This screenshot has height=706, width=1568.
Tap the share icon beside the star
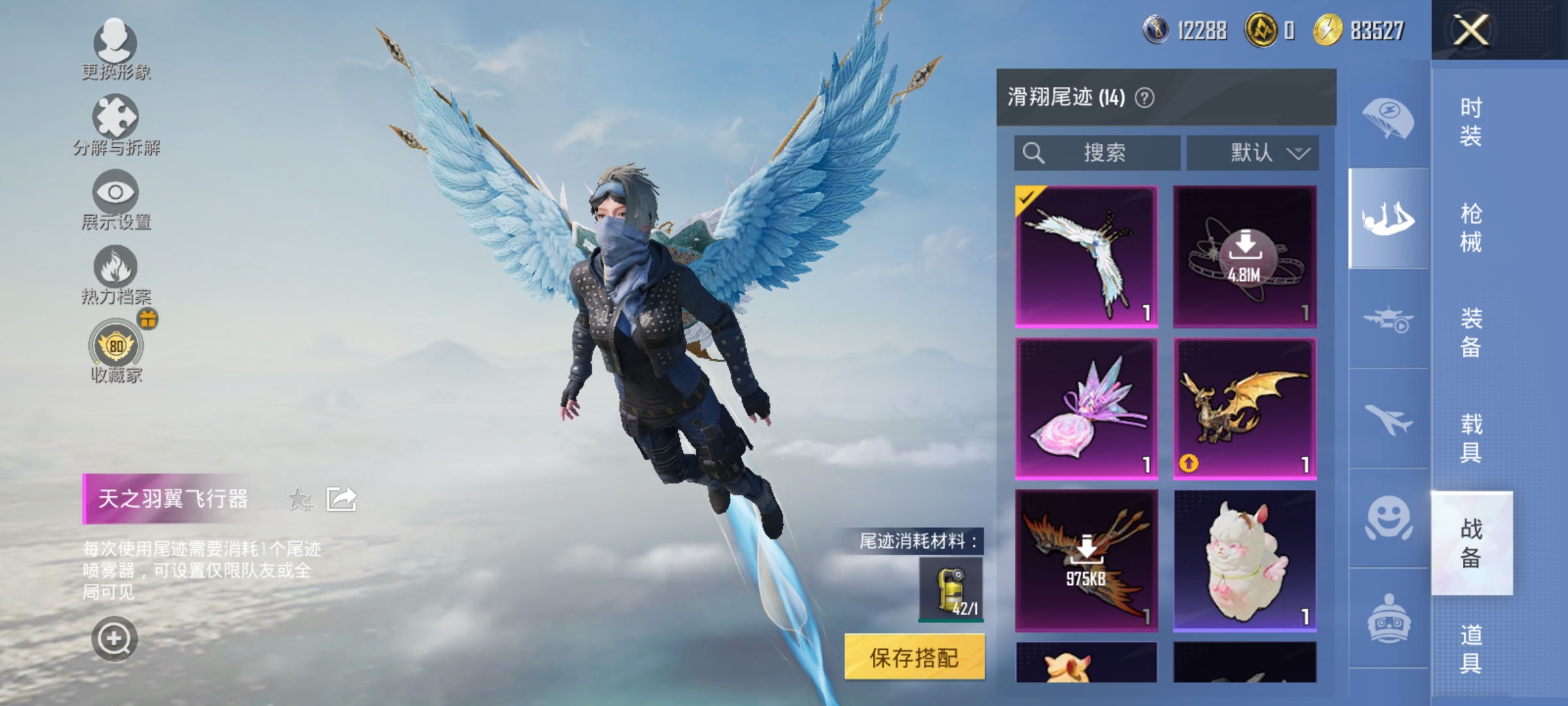[x=342, y=498]
